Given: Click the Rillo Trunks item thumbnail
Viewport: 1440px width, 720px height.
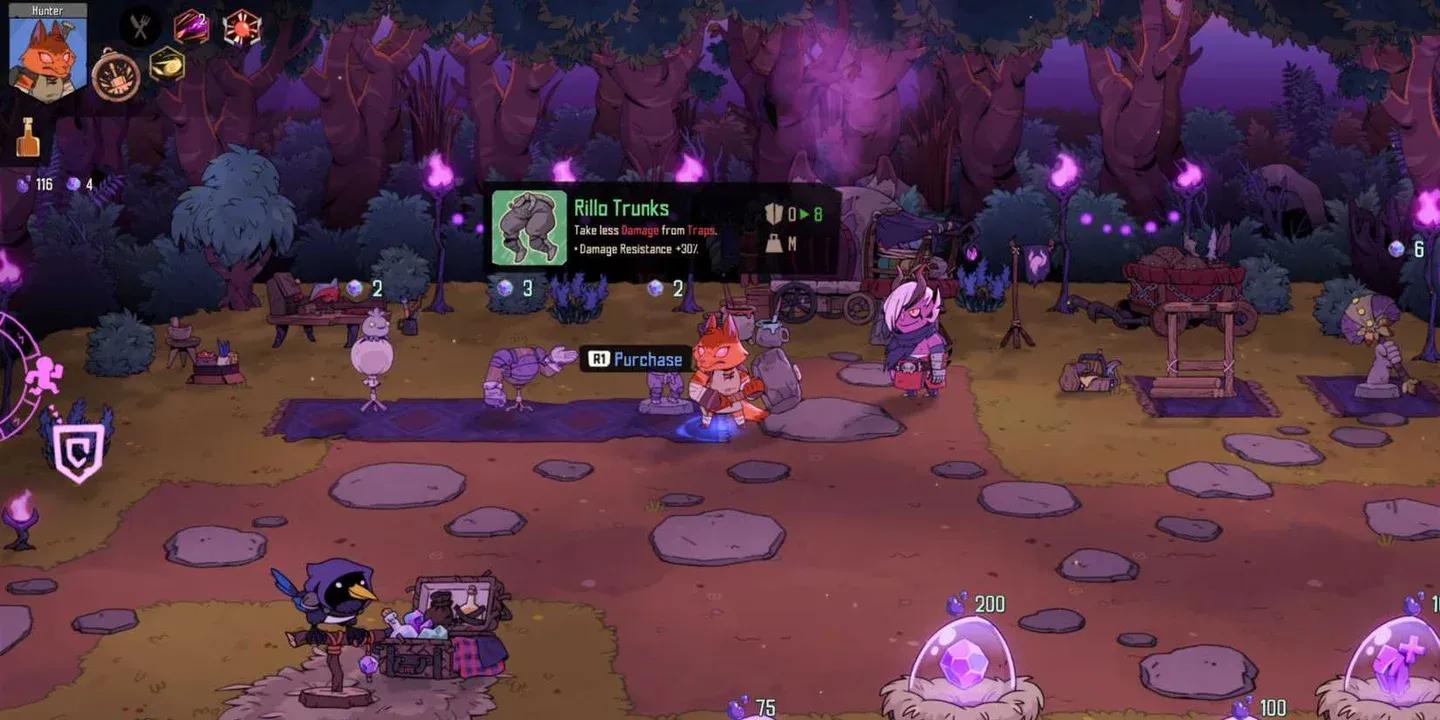Looking at the screenshot, I should [529, 228].
